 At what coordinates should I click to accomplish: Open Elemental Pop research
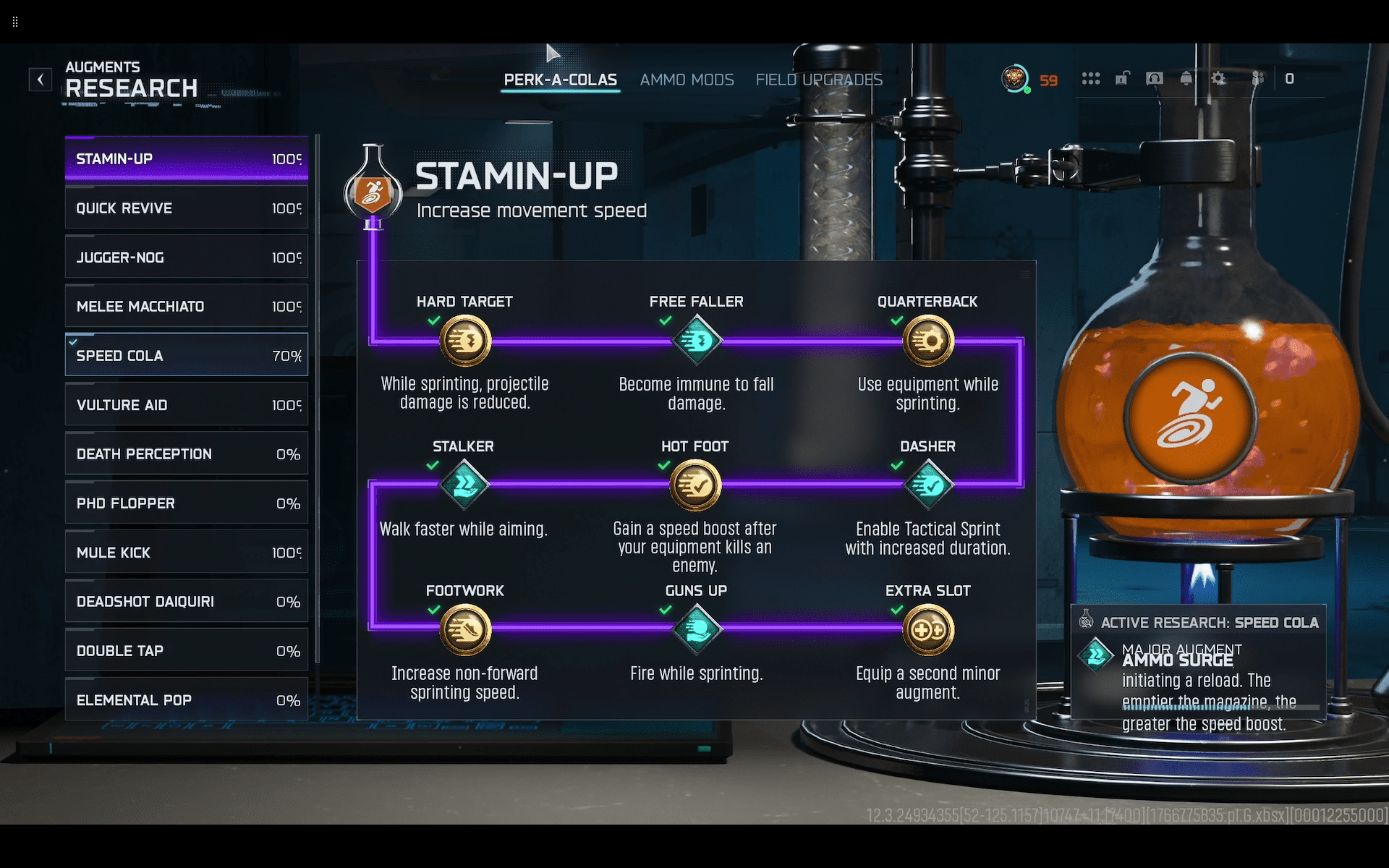pos(187,700)
